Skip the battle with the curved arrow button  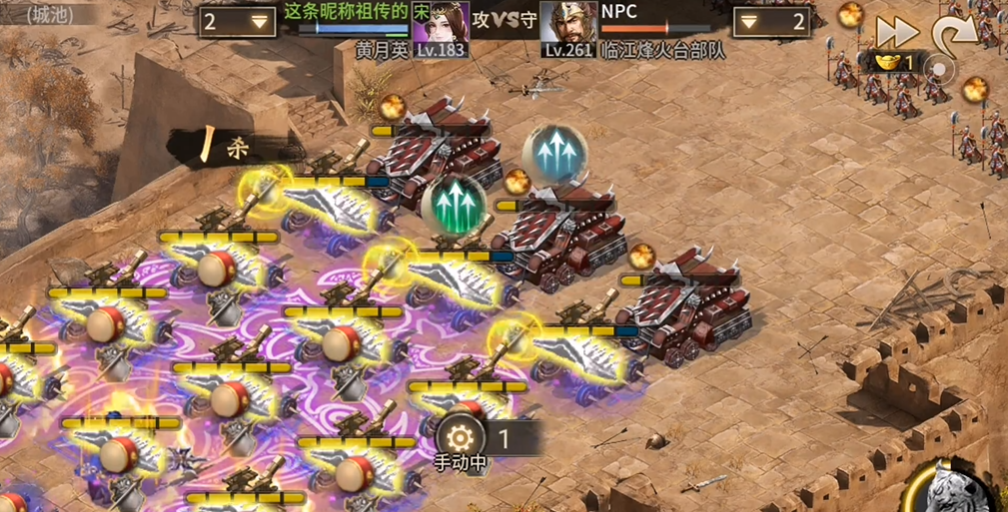pyautogui.click(x=955, y=34)
